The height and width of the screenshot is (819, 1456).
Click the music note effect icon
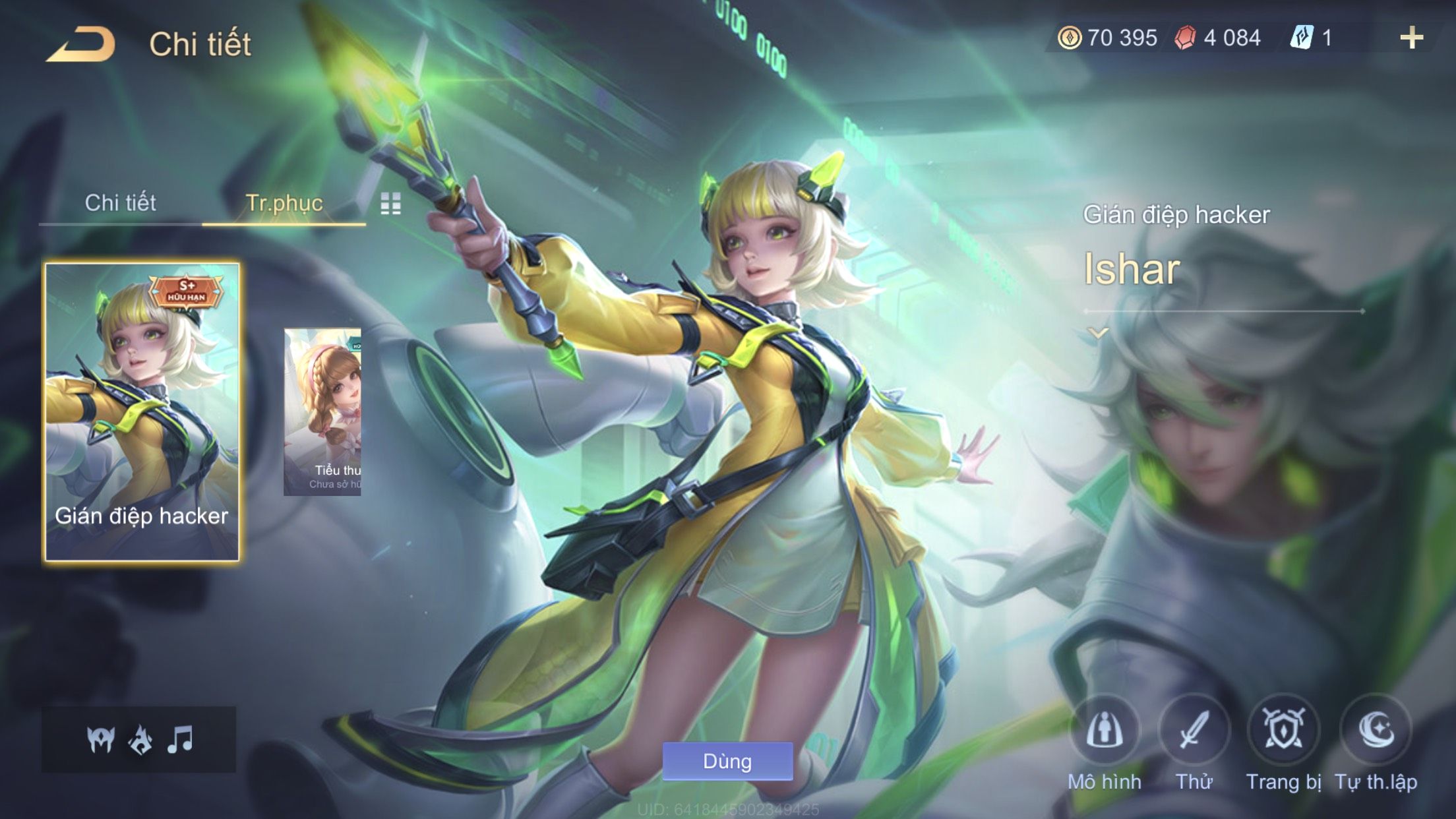coord(180,740)
